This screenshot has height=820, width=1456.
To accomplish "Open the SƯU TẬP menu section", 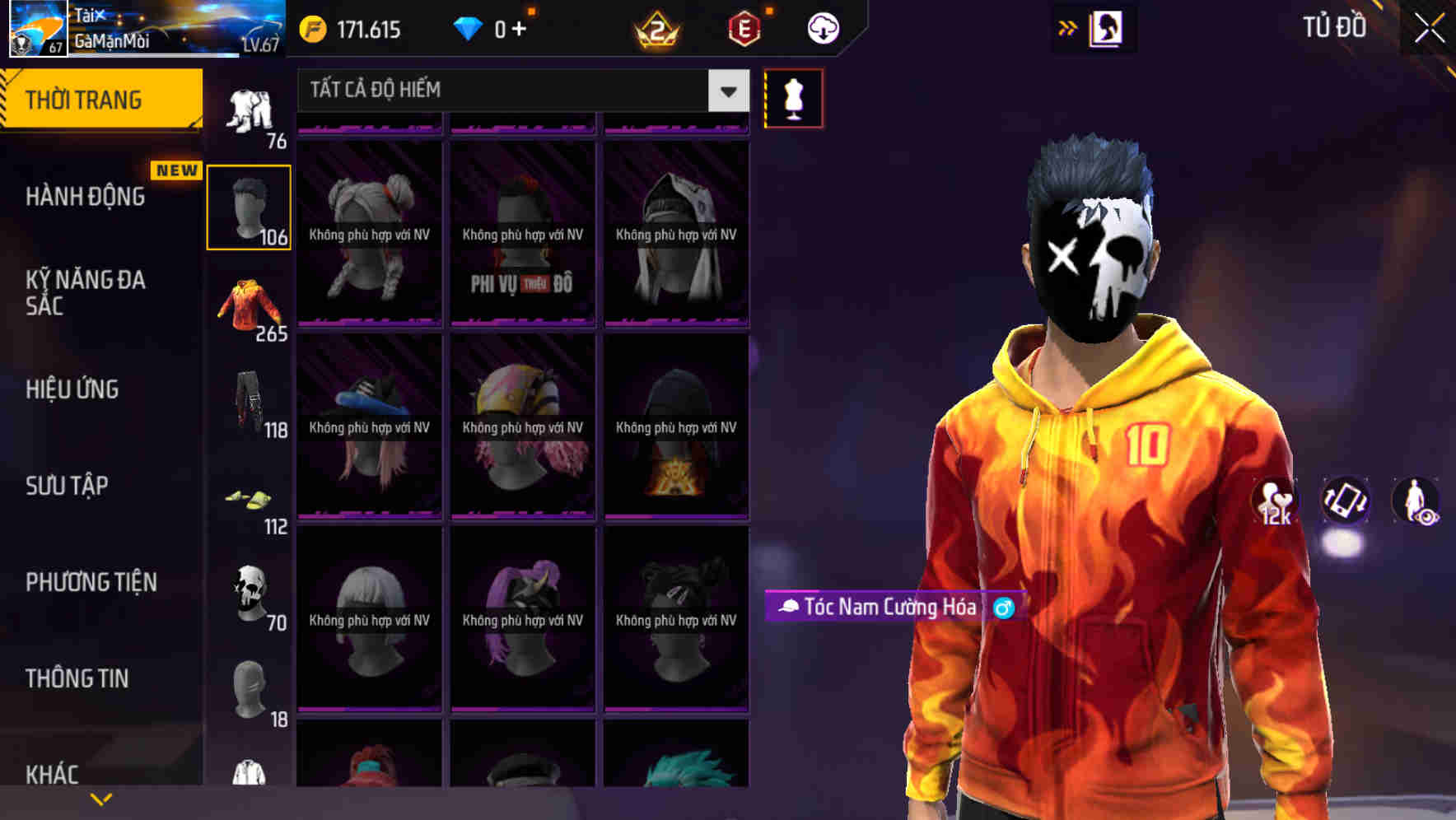I will [x=66, y=486].
